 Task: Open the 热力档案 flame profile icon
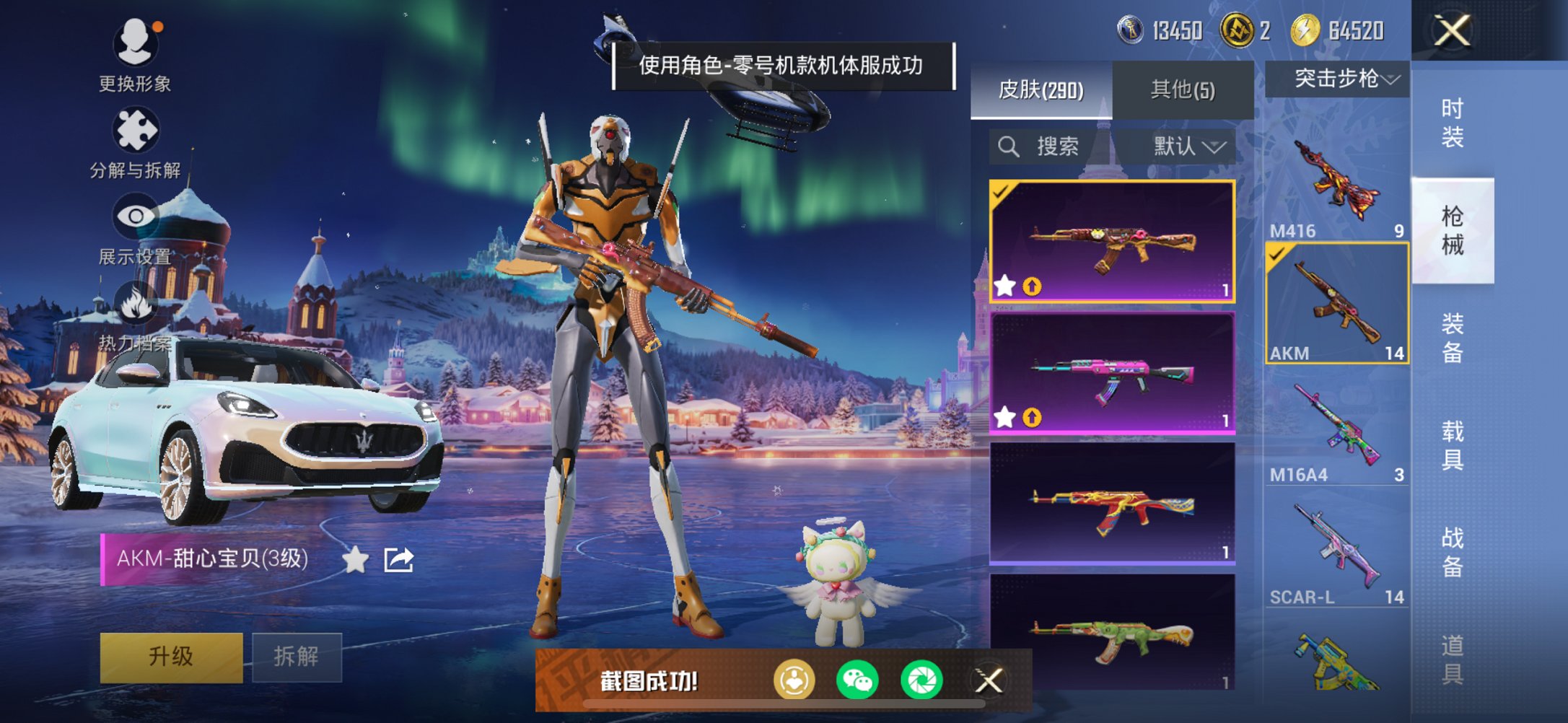(x=137, y=303)
